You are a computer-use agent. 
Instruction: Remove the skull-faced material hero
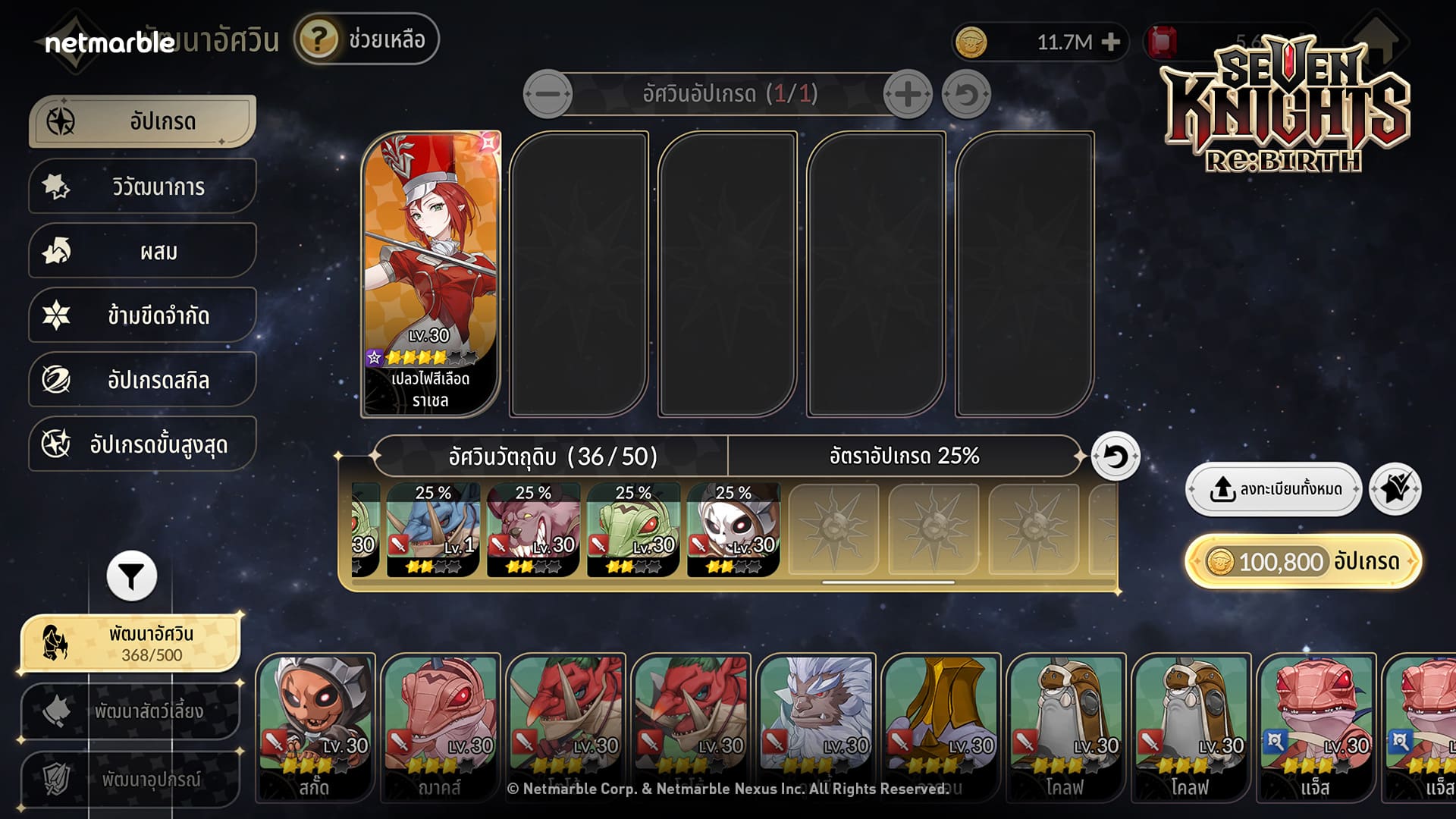[733, 531]
